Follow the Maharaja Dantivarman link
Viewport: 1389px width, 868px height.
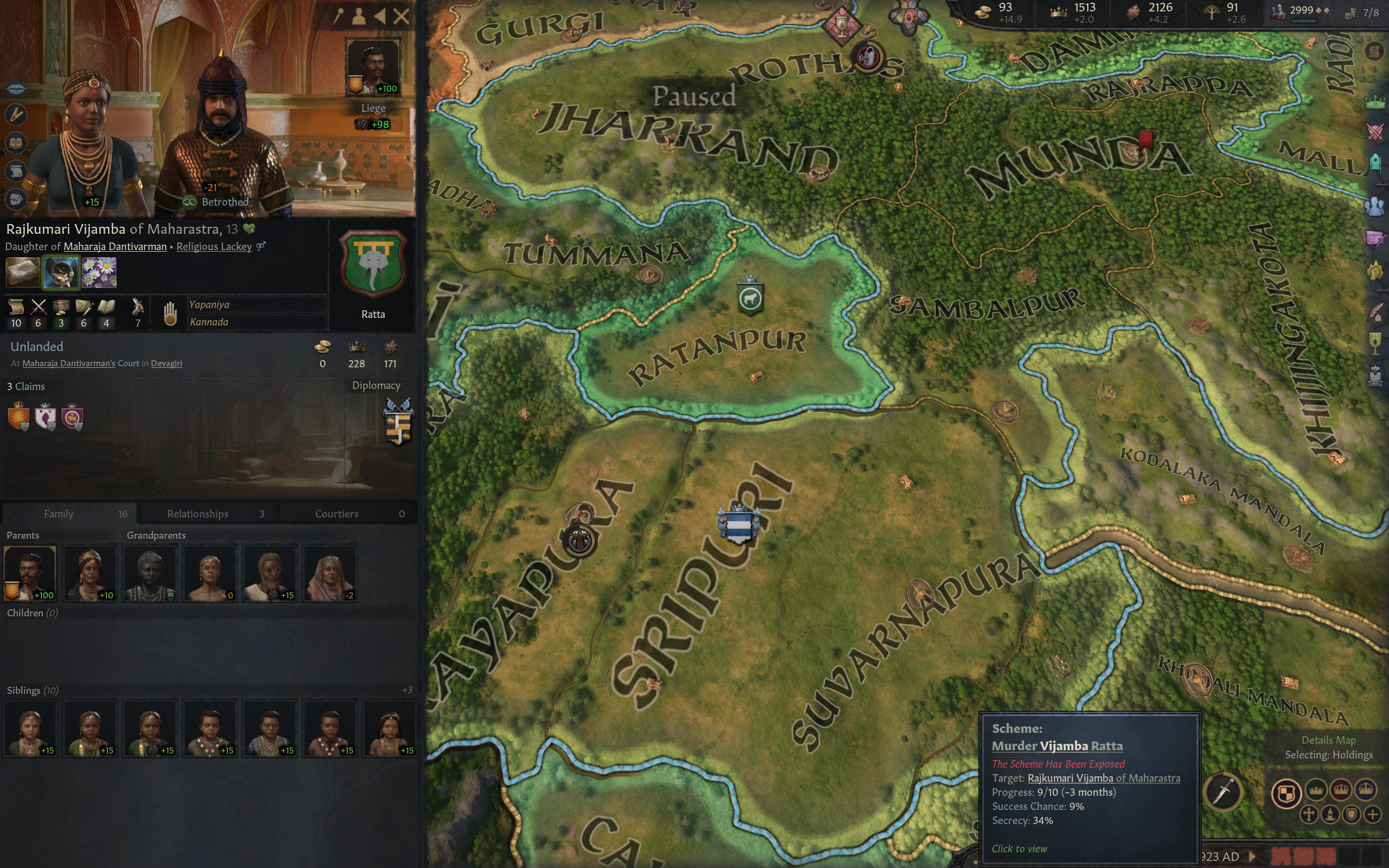pos(115,247)
